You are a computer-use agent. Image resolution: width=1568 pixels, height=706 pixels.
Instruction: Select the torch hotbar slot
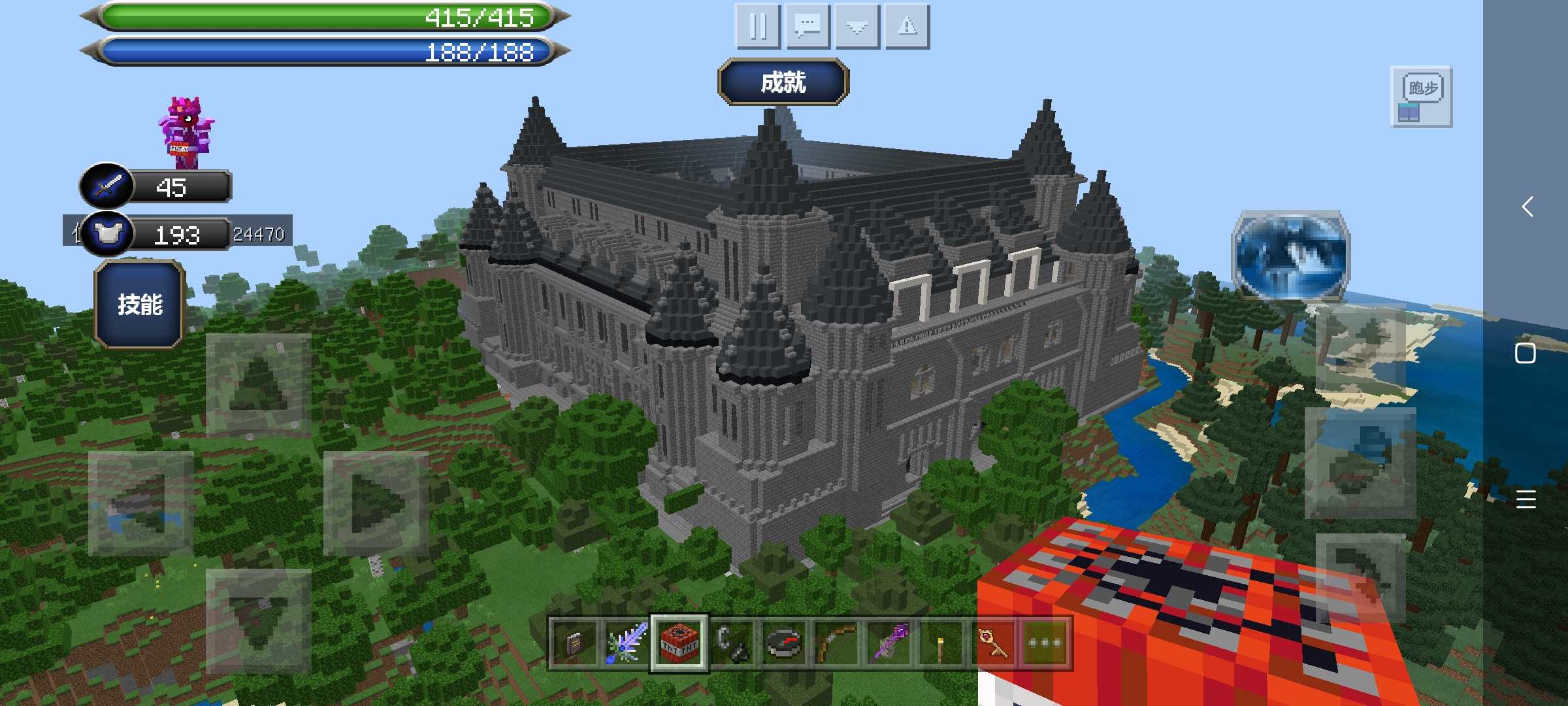click(941, 643)
